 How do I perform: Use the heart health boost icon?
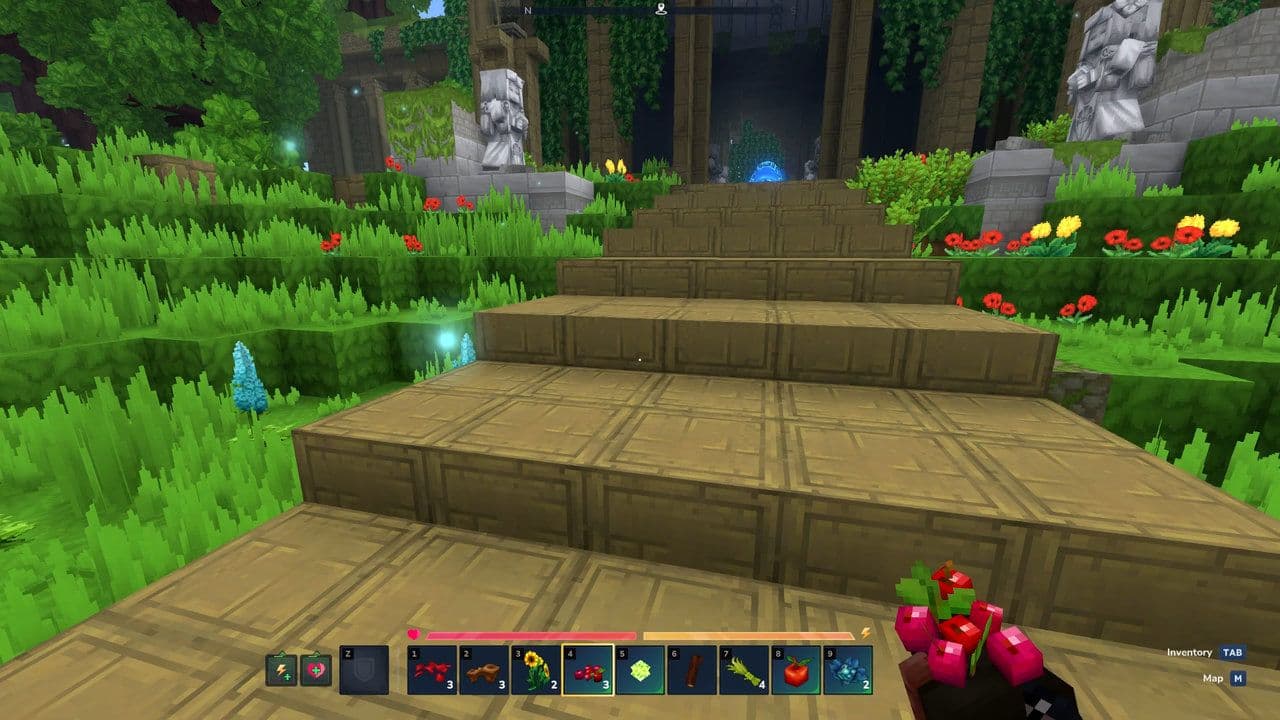pos(315,670)
